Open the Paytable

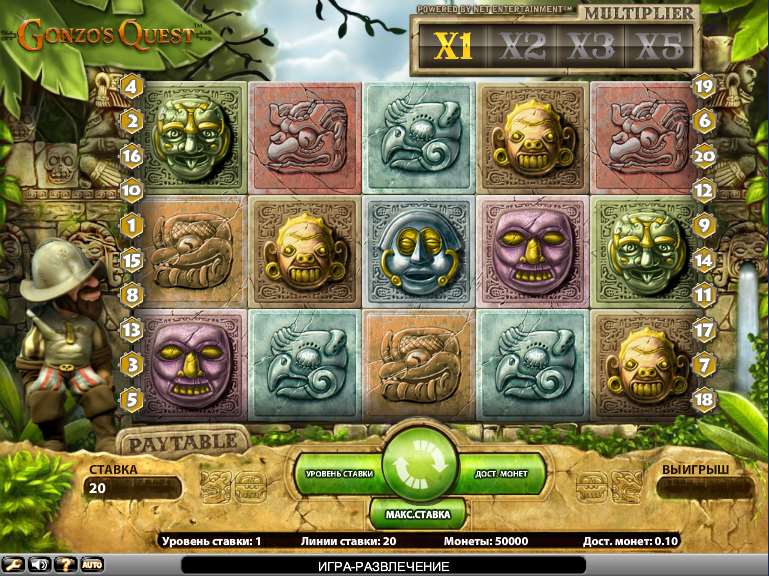182,440
